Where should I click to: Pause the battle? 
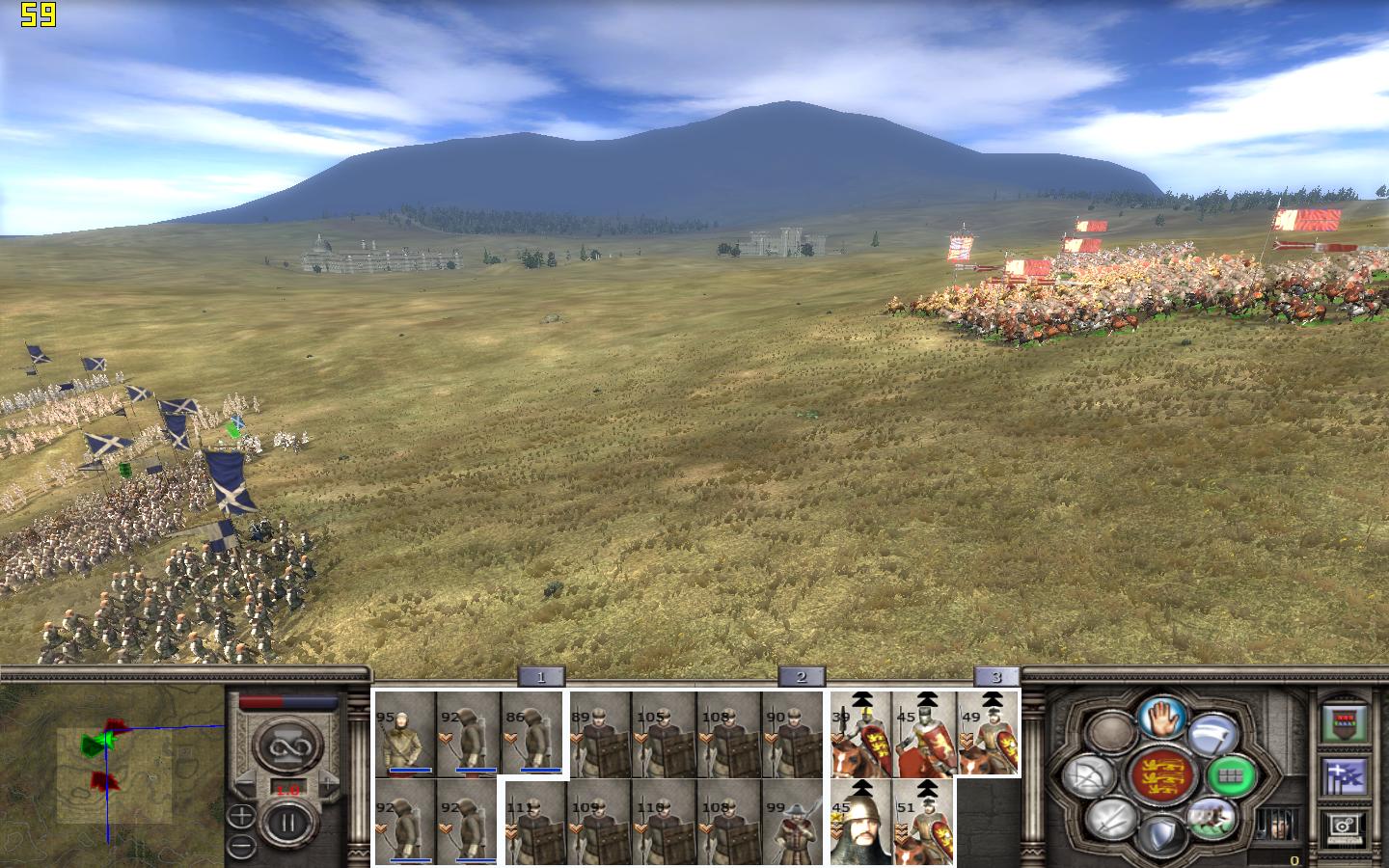(286, 823)
